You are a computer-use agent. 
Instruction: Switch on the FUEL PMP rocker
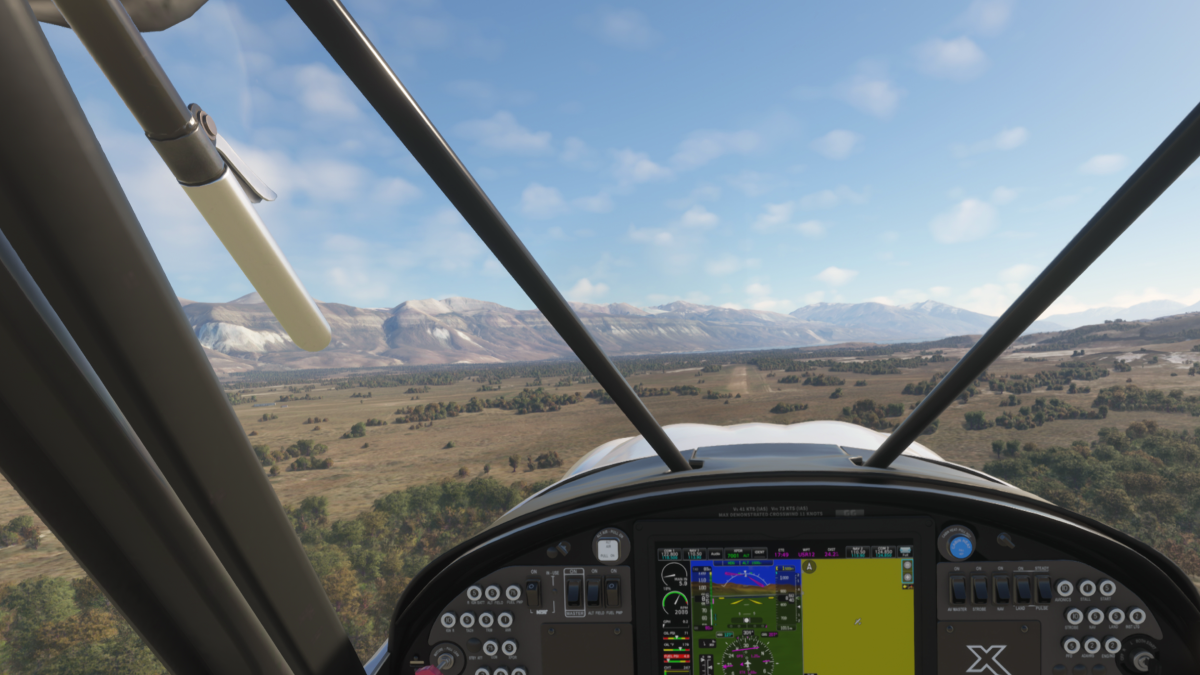click(612, 592)
